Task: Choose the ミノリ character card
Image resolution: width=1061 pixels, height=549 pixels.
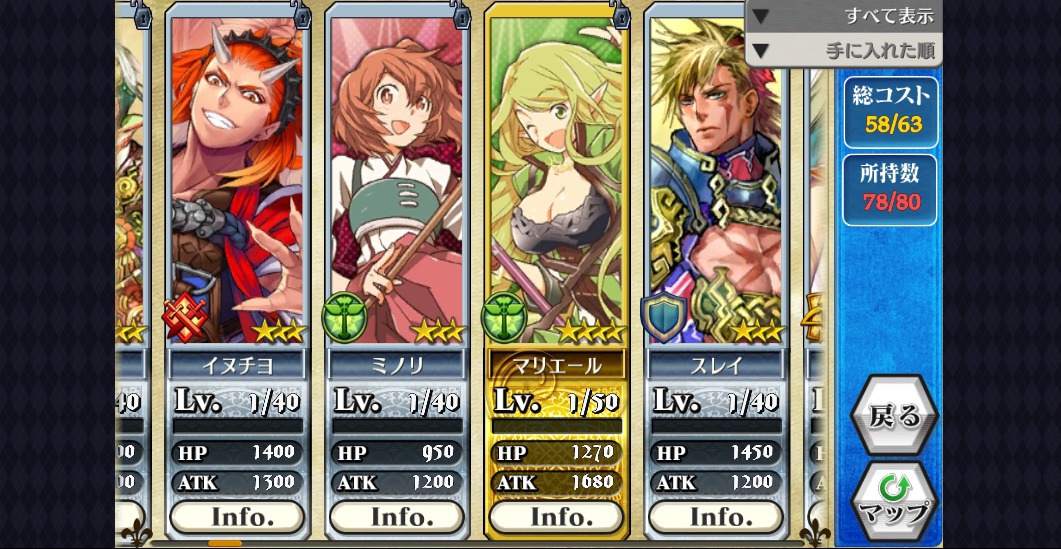Action: point(397,180)
